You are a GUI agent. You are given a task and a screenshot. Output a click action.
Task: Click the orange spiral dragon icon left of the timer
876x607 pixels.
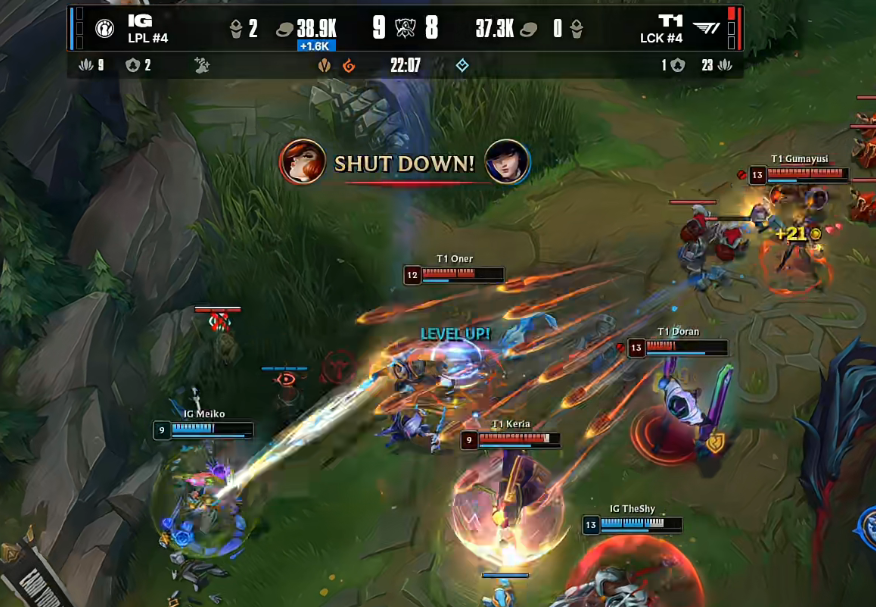pos(349,66)
